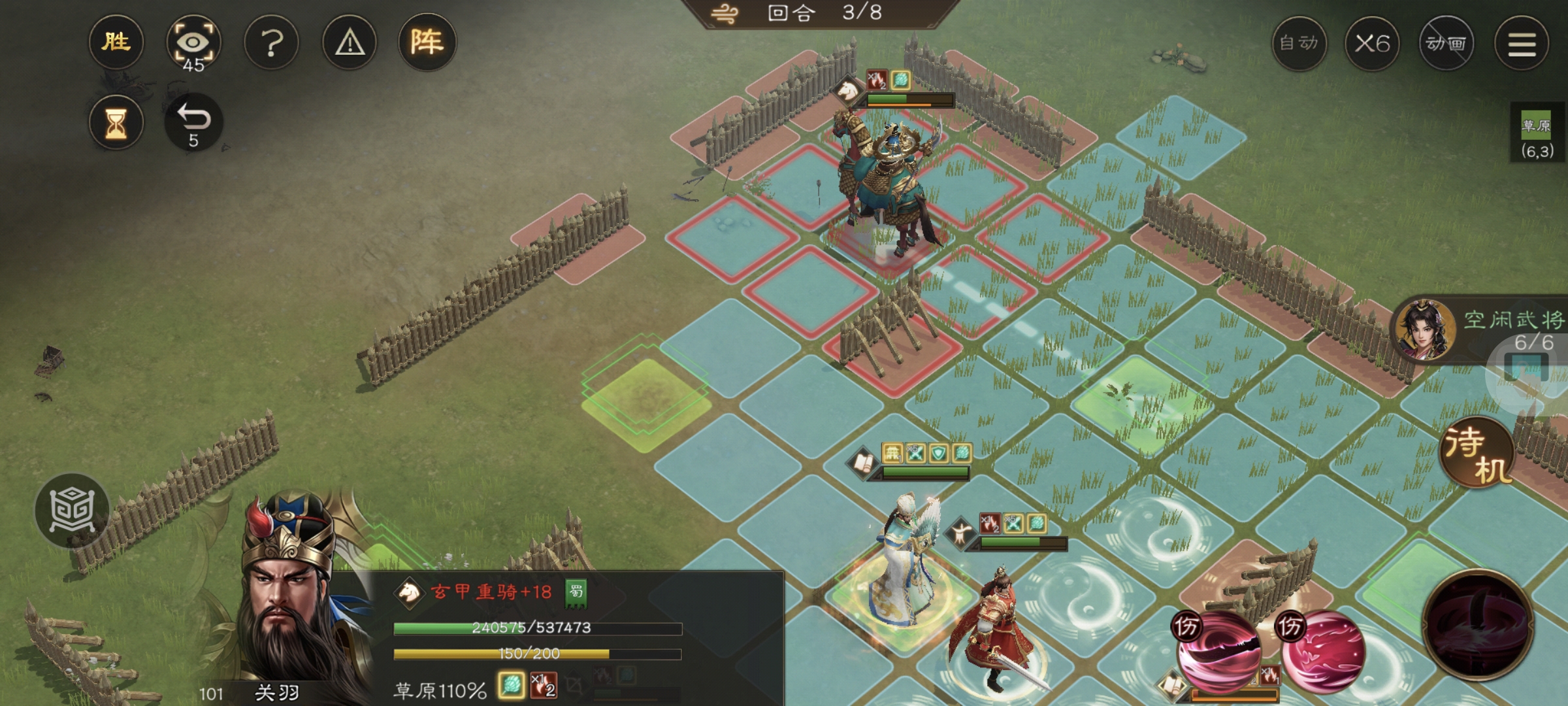Inspect the 草原 terrain info tag
1568x706 pixels.
pos(1536,136)
